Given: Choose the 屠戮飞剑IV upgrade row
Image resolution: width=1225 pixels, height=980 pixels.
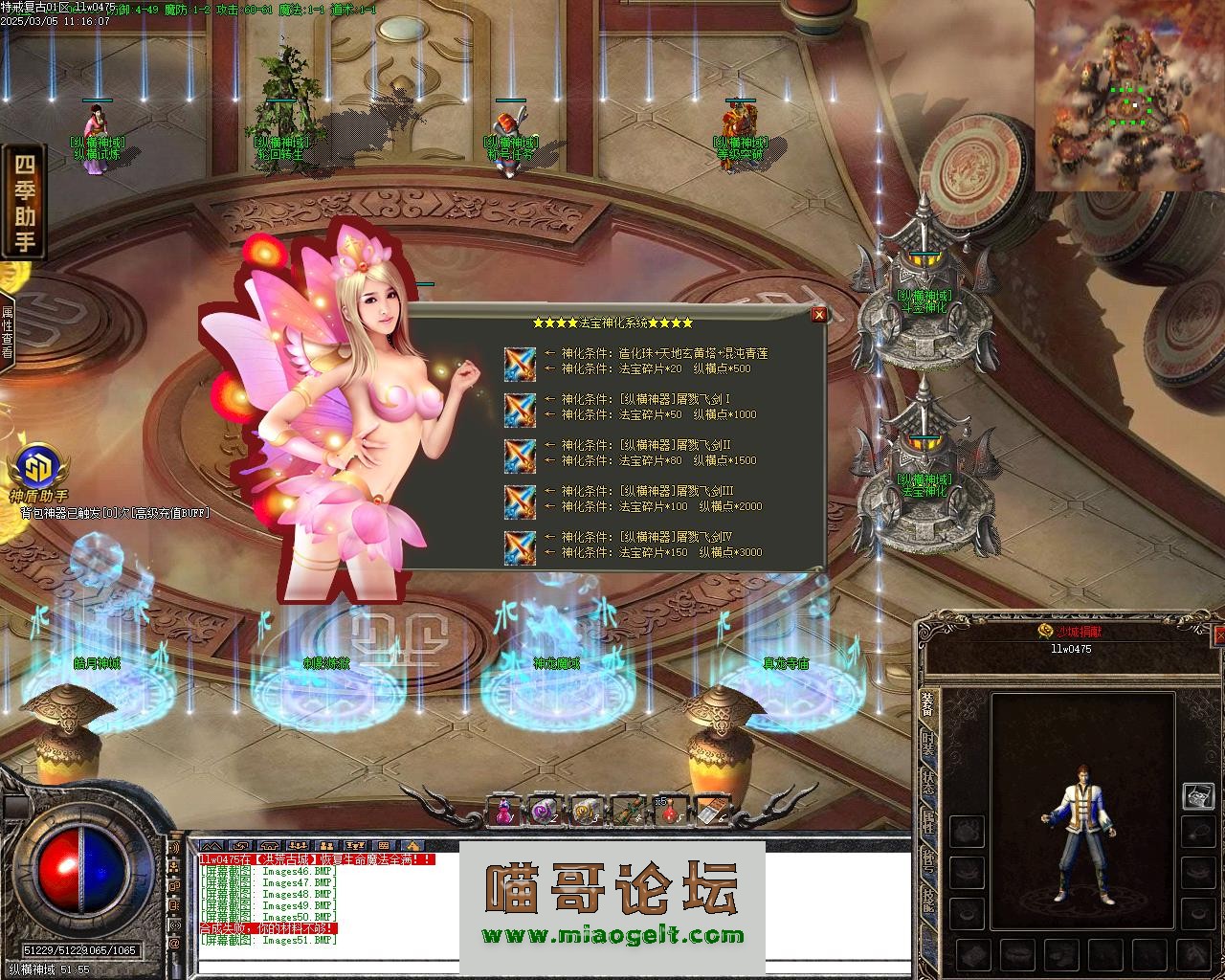Looking at the screenshot, I should 521,546.
